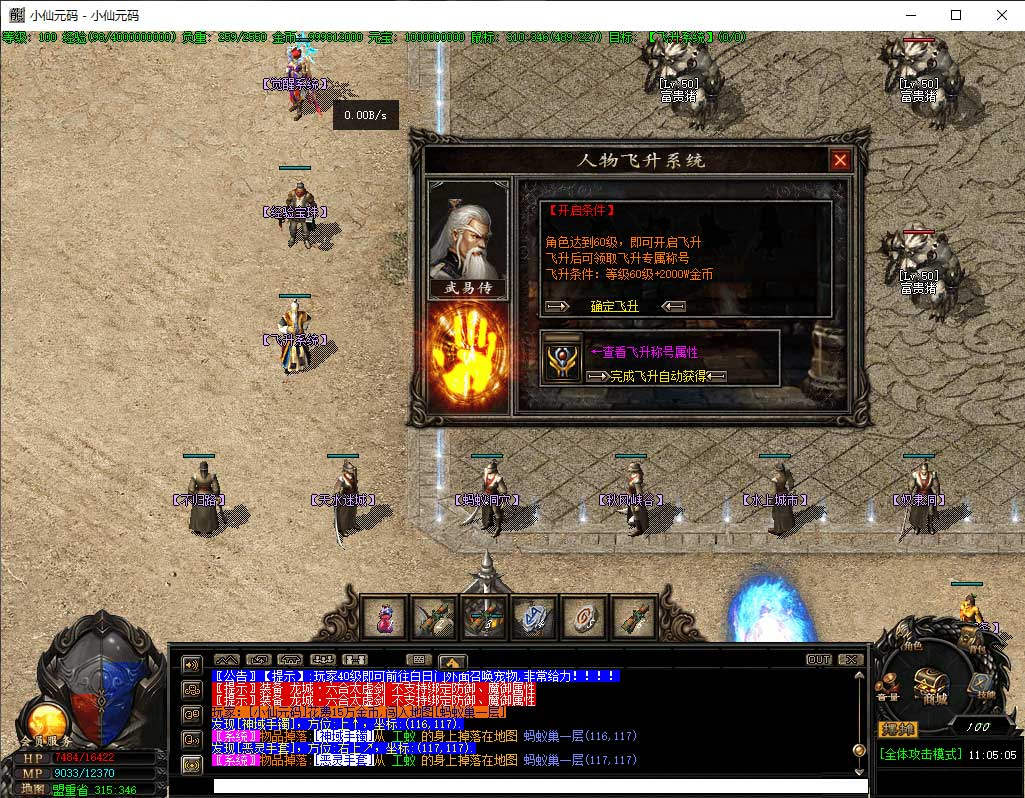The image size is (1025, 798).
Task: Confirm ascension via 确定飞升 link
Action: (614, 306)
